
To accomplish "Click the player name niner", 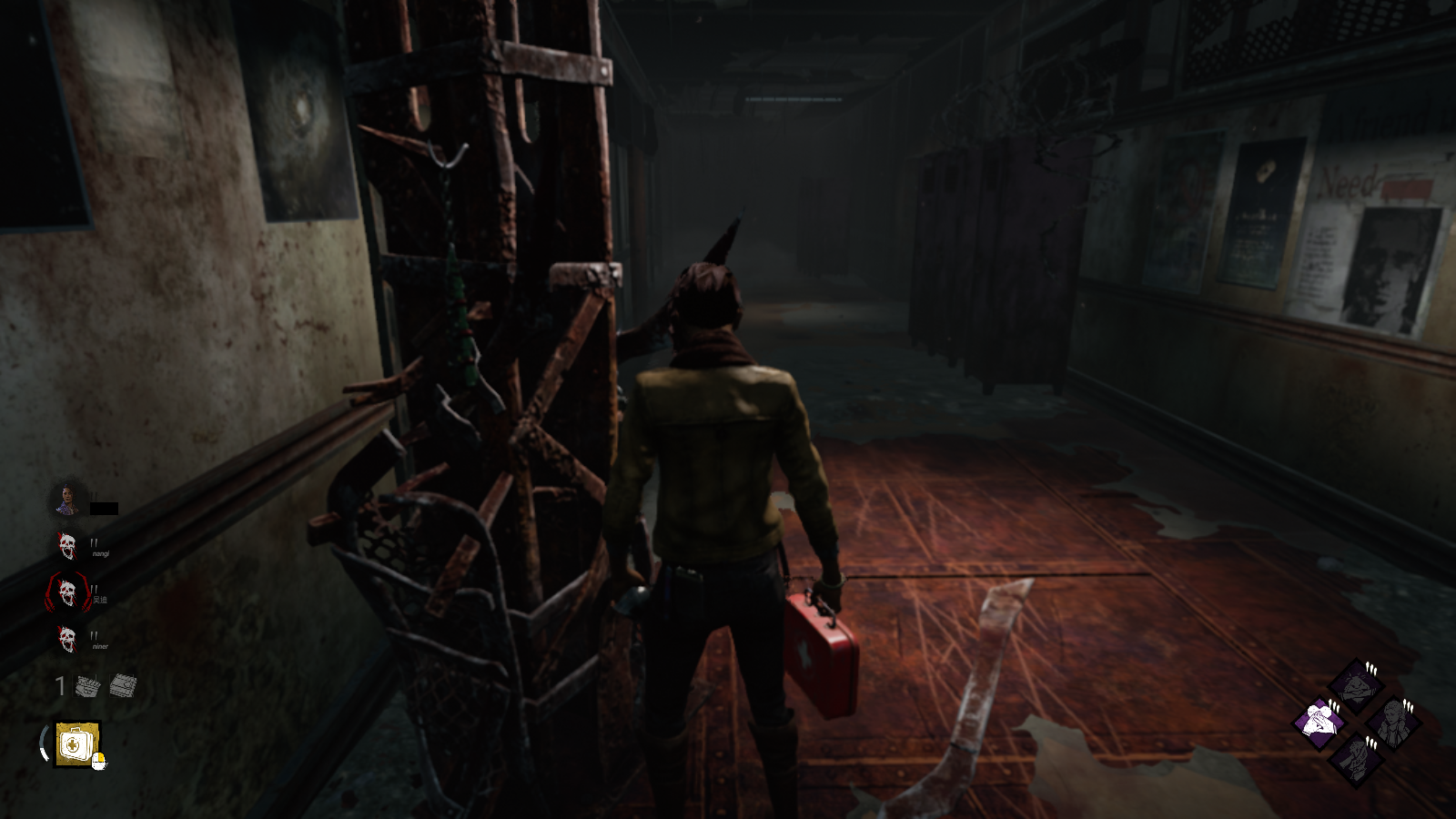I will [x=100, y=646].
